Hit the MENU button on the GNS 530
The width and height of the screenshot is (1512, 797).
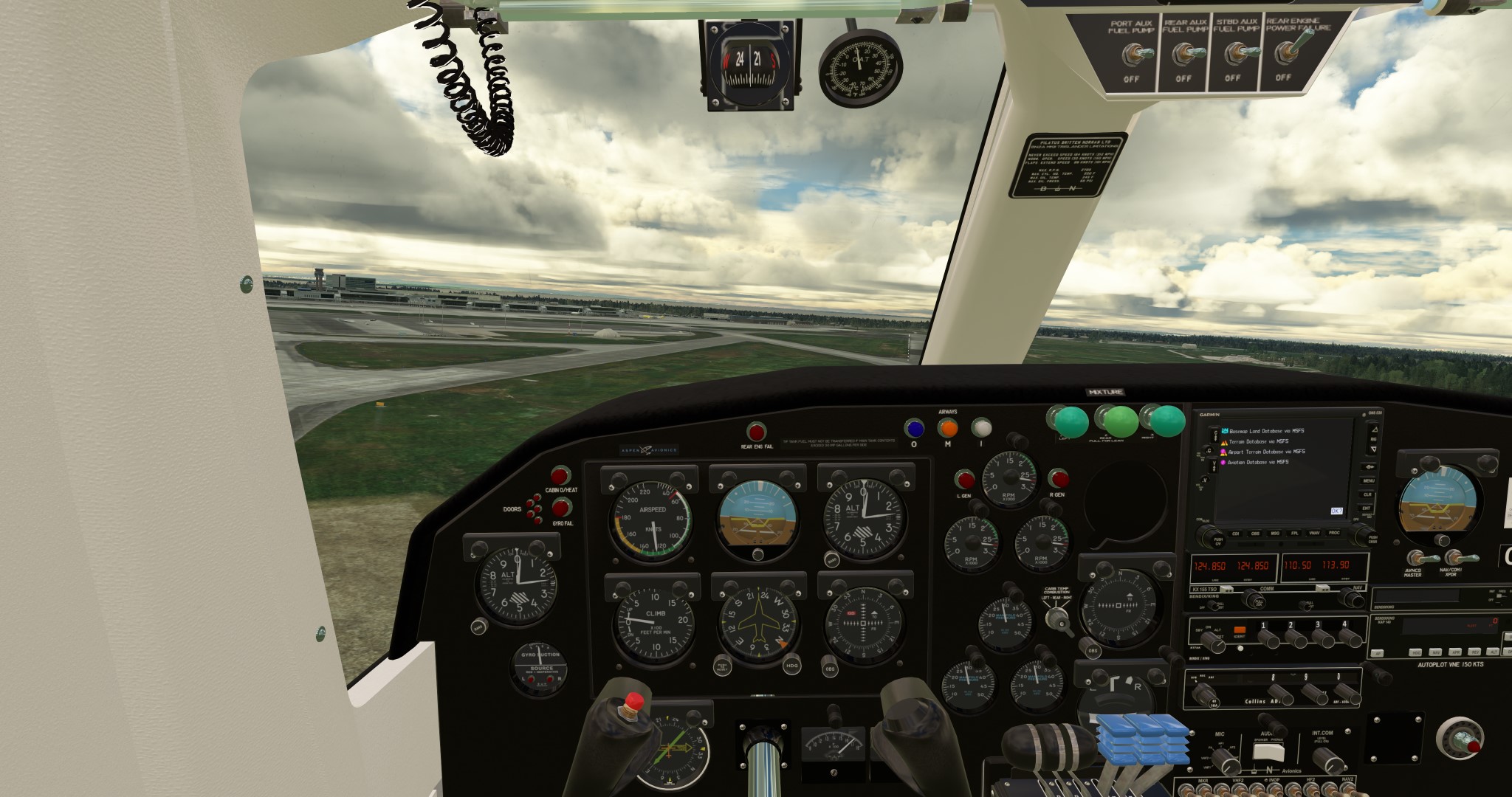coord(1368,480)
